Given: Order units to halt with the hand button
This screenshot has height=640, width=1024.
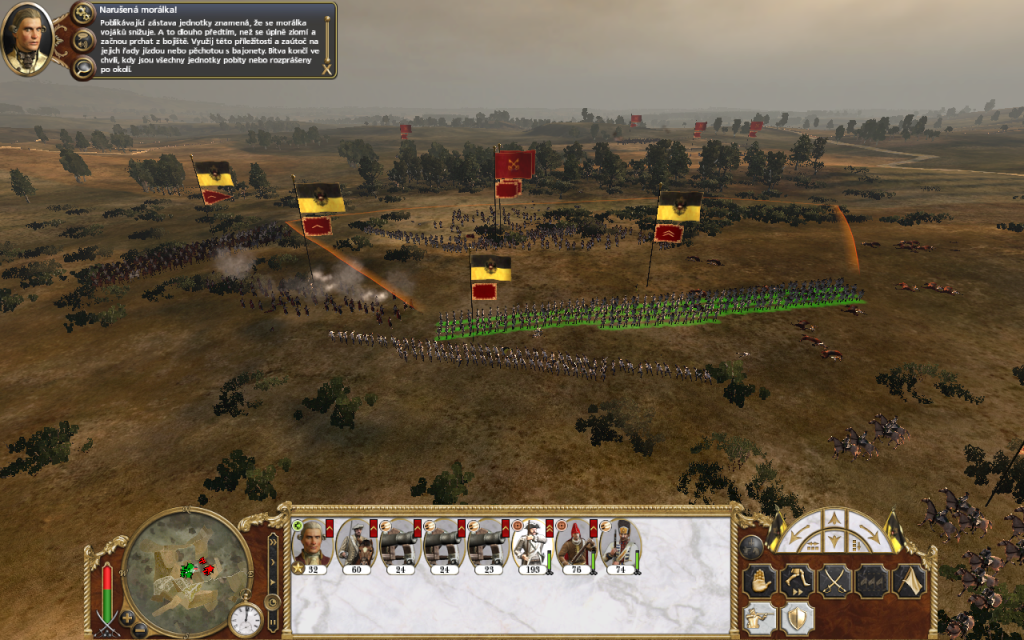Looking at the screenshot, I should 762,581.
